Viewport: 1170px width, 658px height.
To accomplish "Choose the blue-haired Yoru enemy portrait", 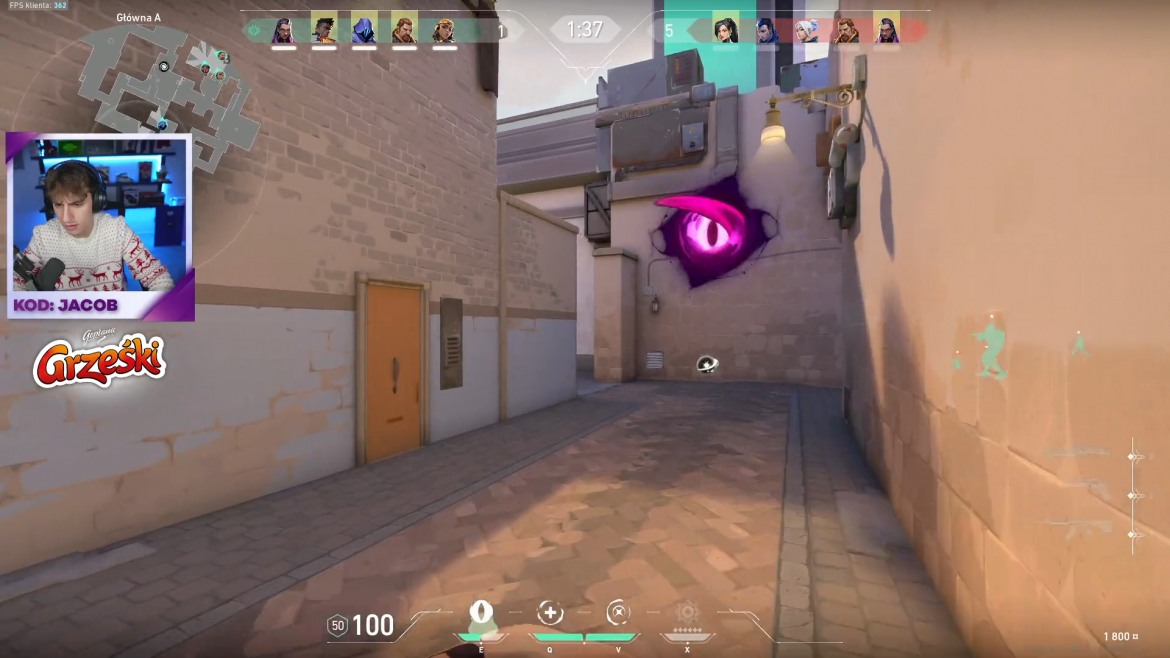I will [766, 29].
